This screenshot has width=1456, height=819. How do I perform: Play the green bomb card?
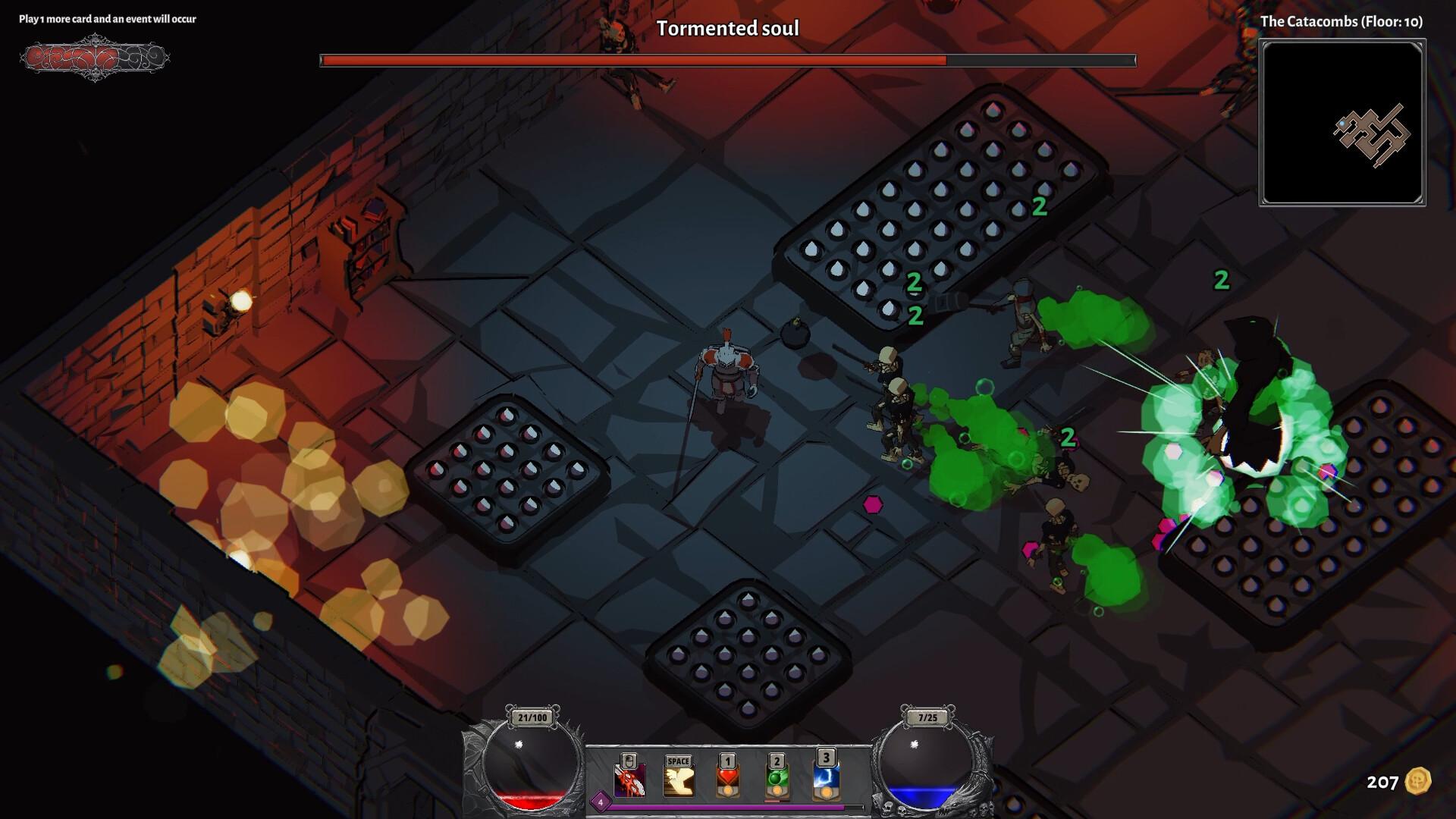(777, 780)
